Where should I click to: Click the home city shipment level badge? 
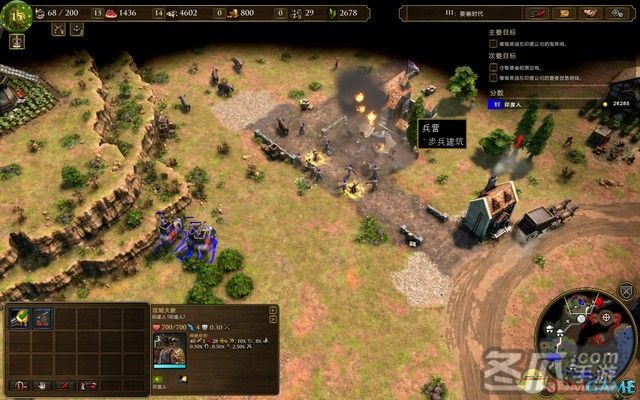point(17,15)
